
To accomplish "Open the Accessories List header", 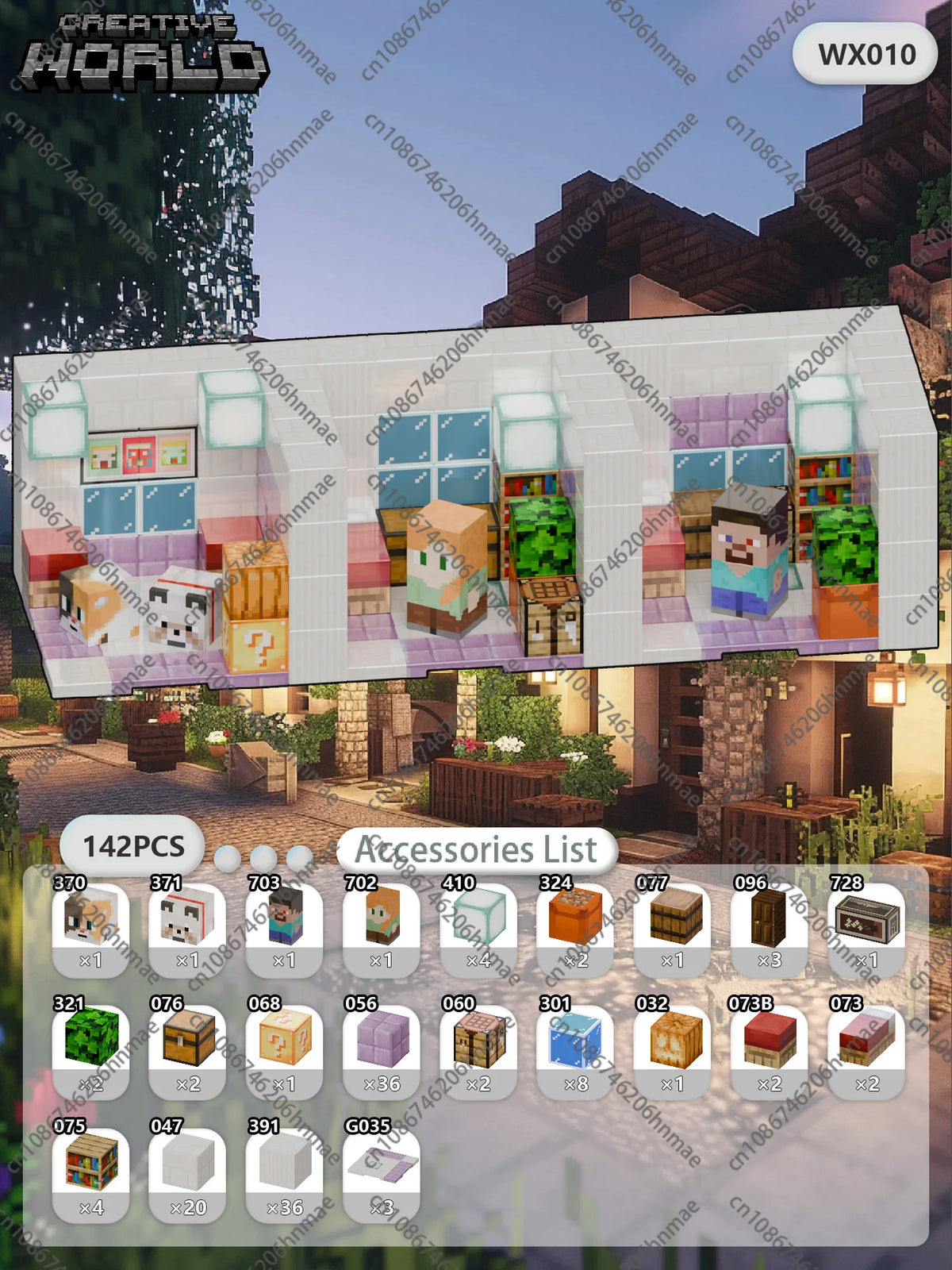I will click(x=476, y=850).
